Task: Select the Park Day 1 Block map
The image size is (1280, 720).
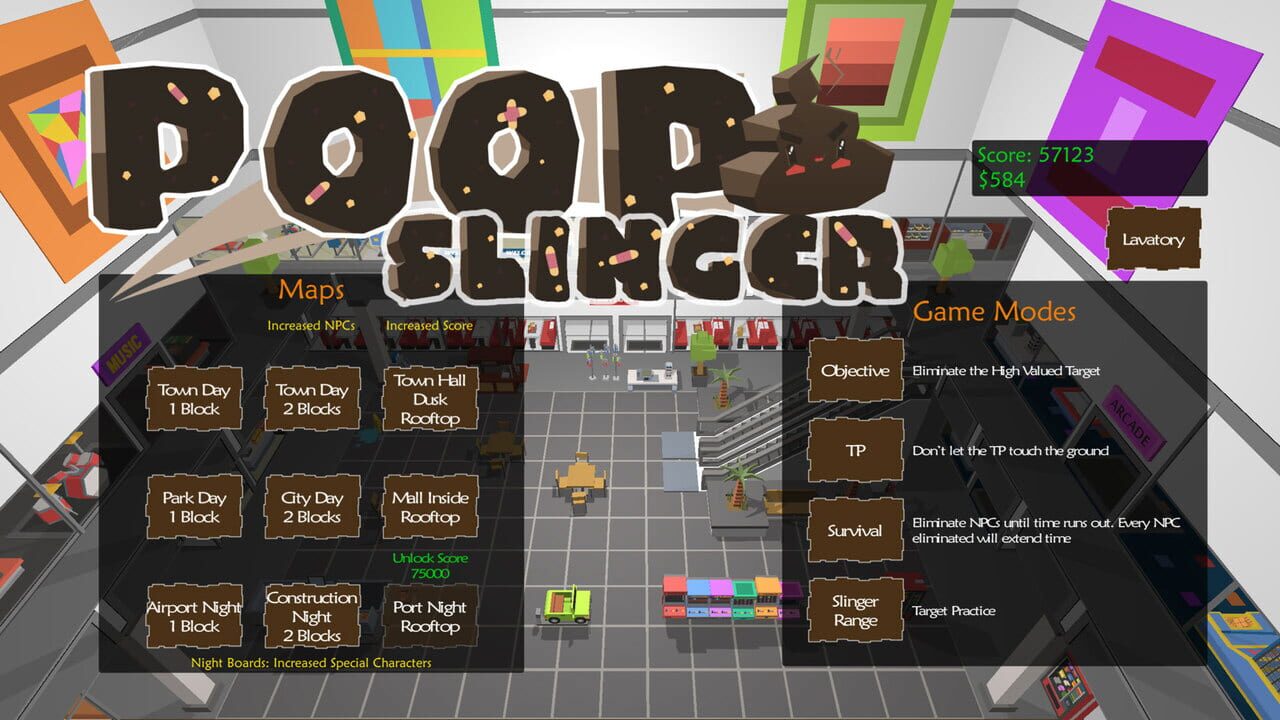Action: click(194, 506)
